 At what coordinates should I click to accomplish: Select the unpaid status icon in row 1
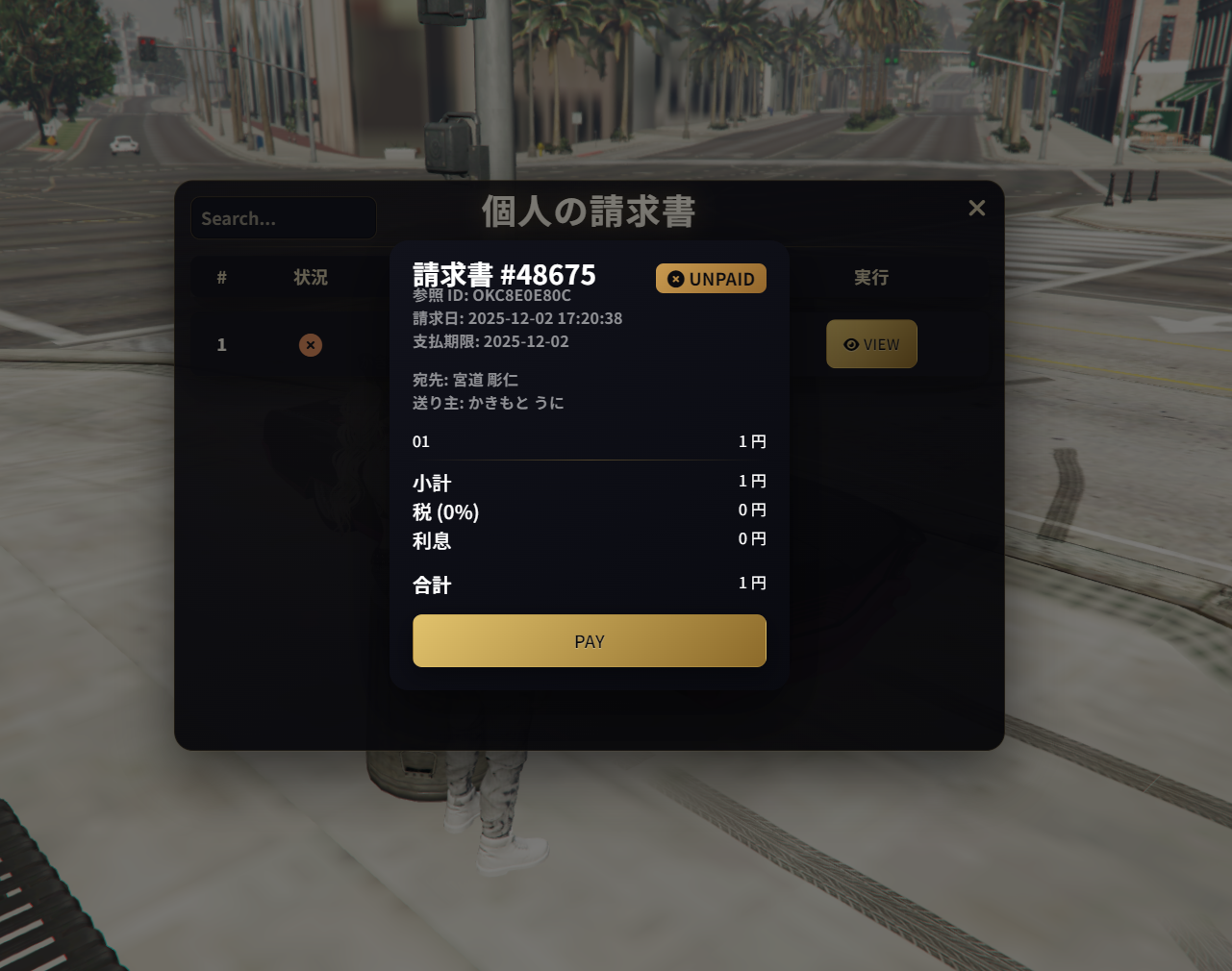[x=310, y=345]
